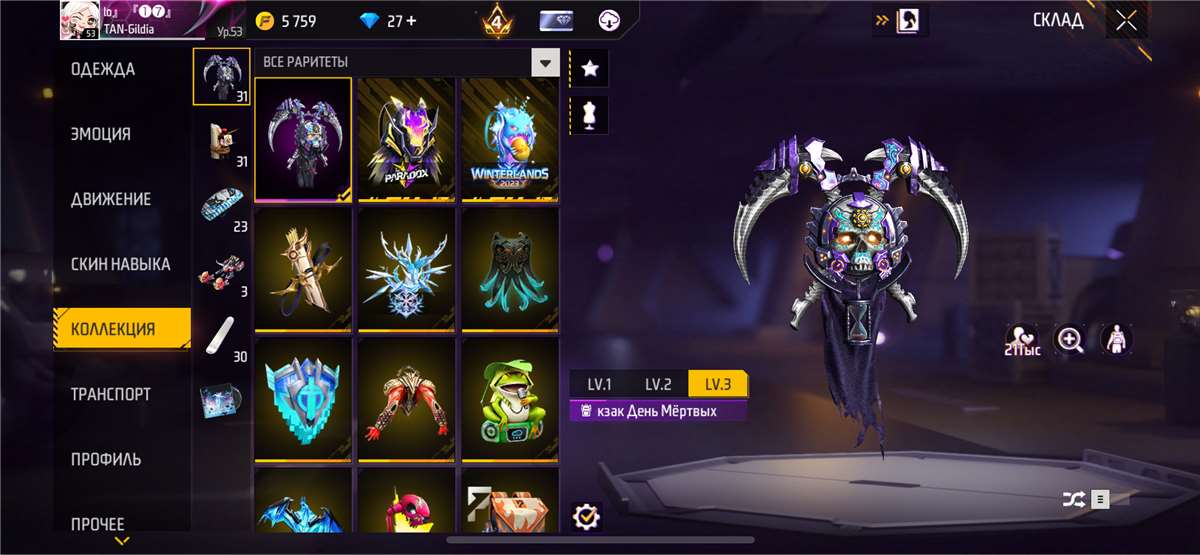Switch to the ЭМОЦИЯ category
Screen dimensions: 1200x555
click(101, 134)
